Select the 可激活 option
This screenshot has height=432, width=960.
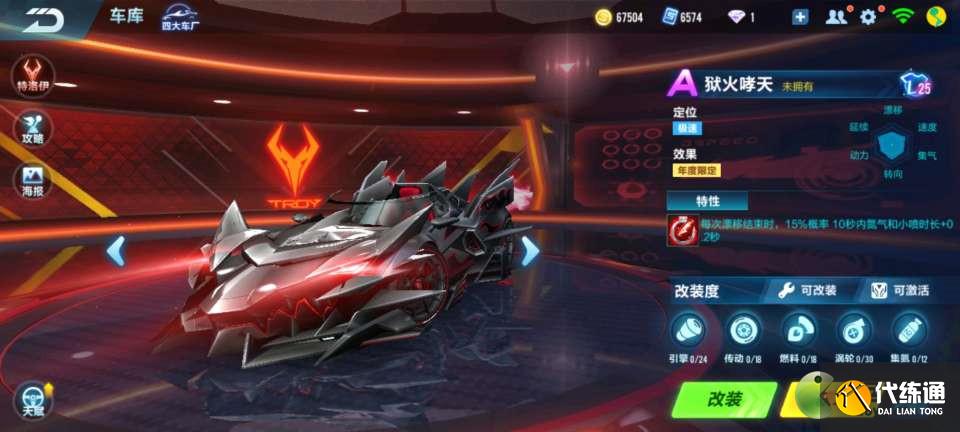coord(899,291)
